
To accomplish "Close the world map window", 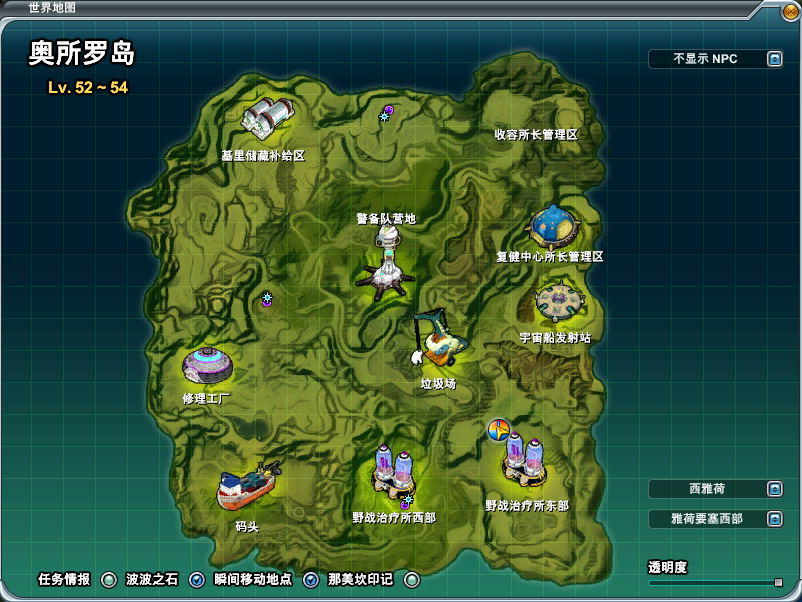I will coord(791,12).
